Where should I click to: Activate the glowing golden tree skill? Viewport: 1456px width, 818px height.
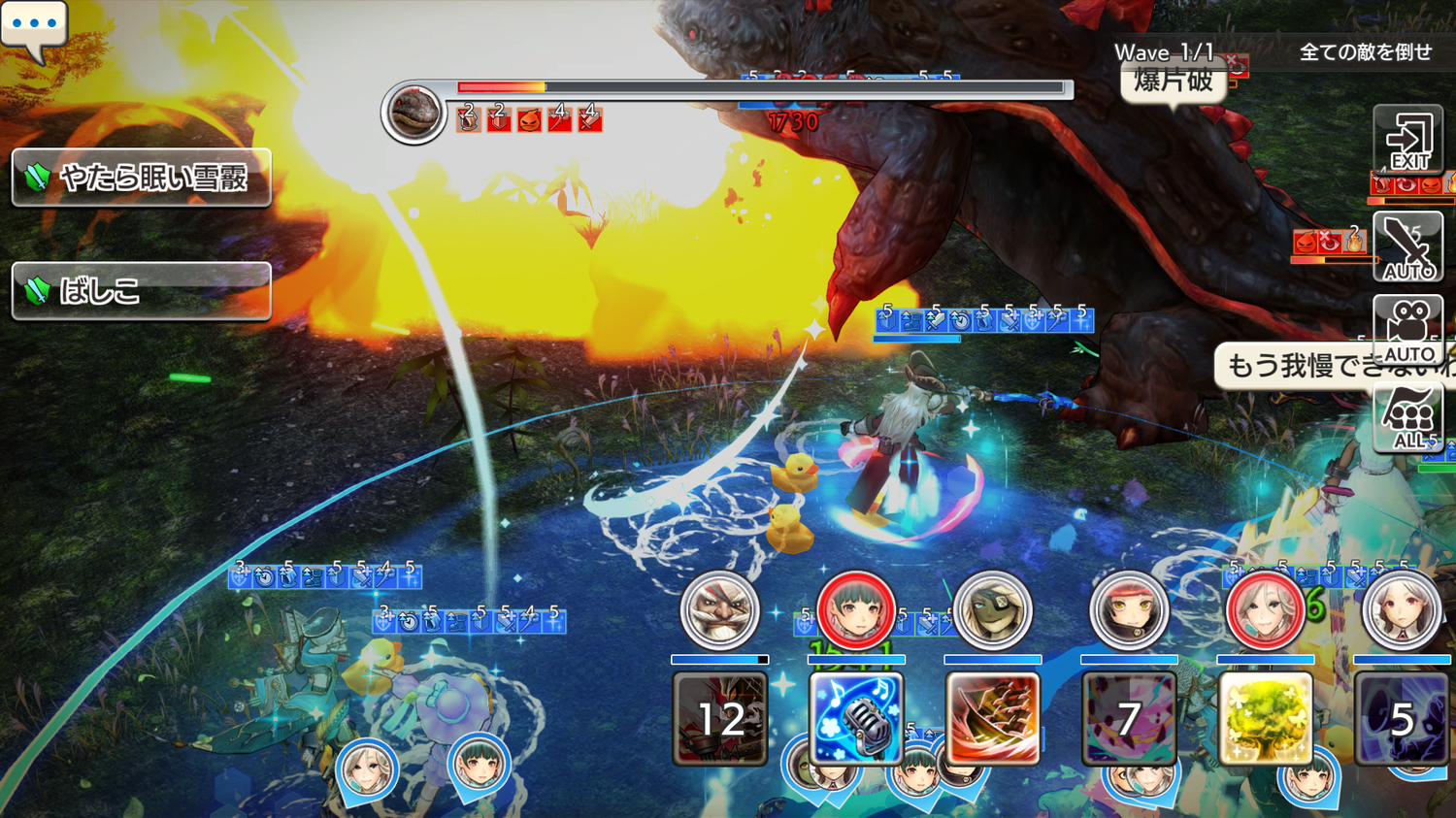click(x=1265, y=719)
